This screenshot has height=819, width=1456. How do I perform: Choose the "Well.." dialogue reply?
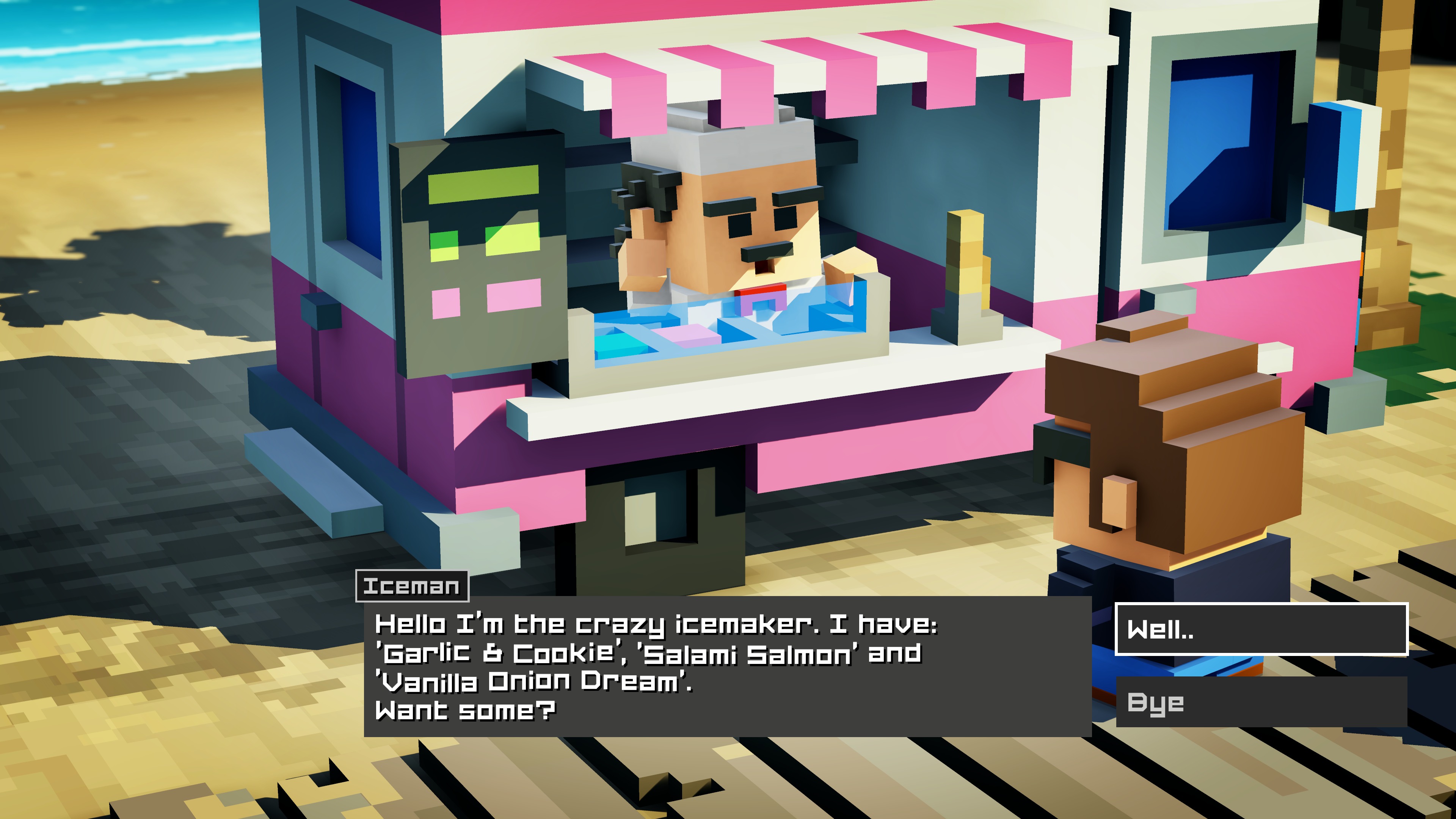pyautogui.click(x=1261, y=629)
